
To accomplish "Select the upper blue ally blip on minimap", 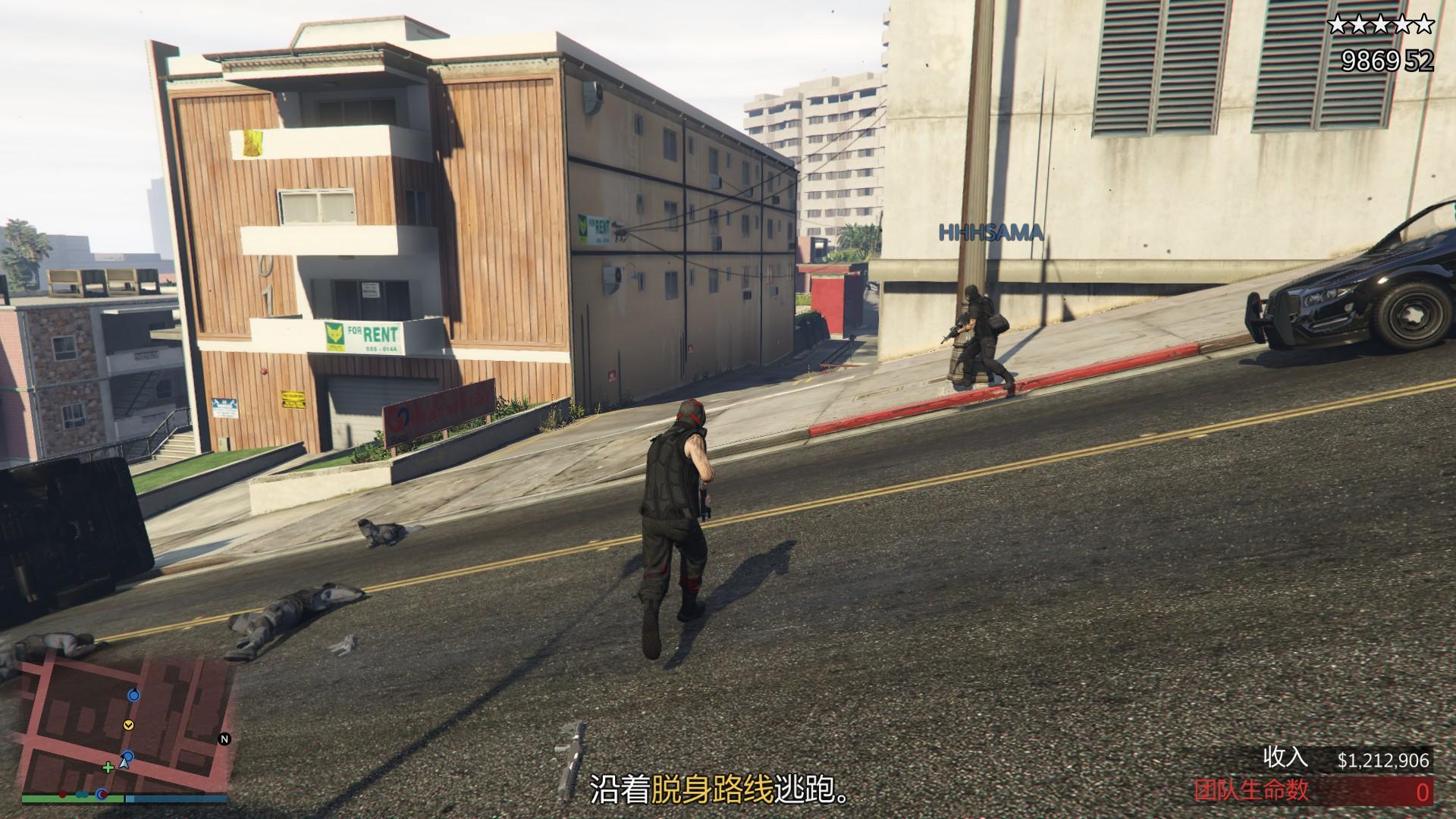I will (x=133, y=695).
